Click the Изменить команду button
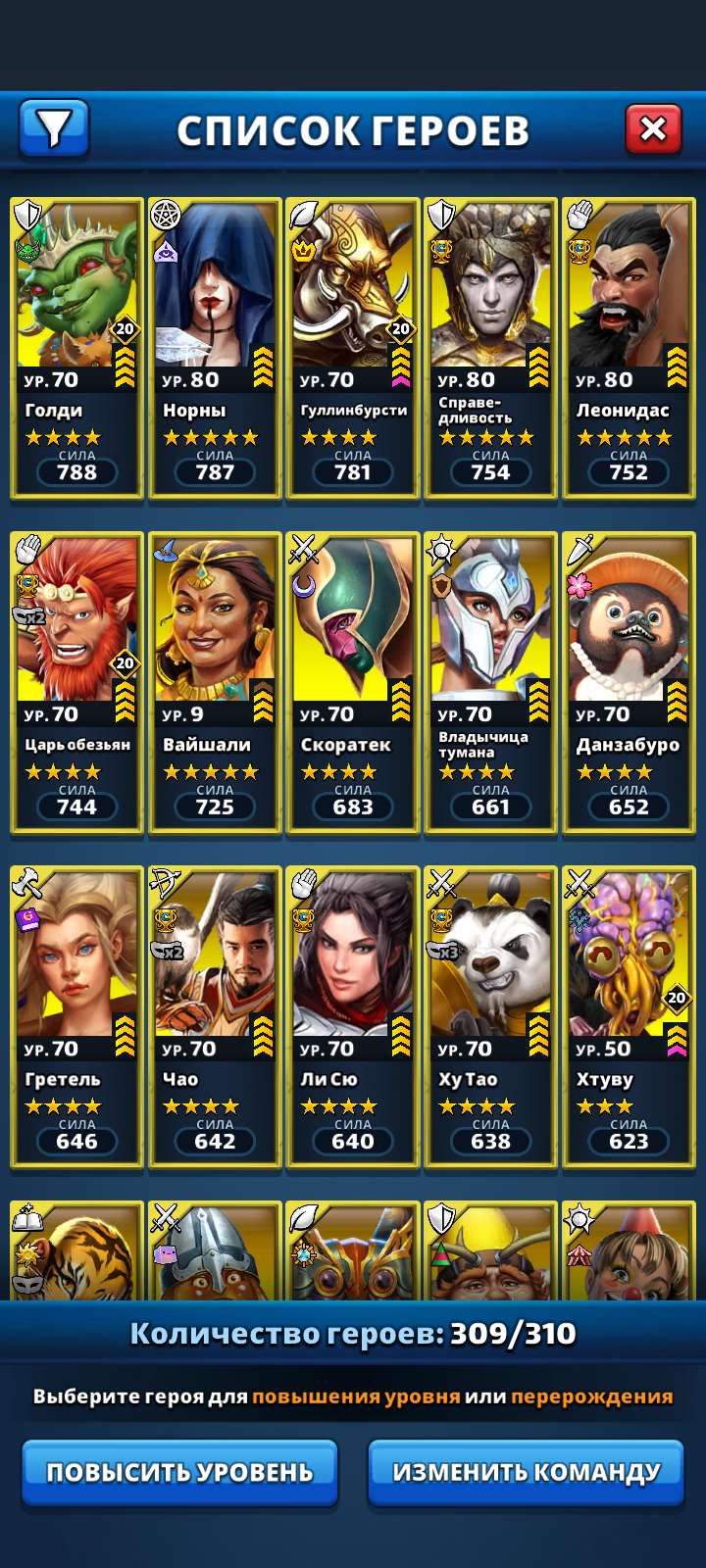The image size is (706, 1568). pos(526,1472)
